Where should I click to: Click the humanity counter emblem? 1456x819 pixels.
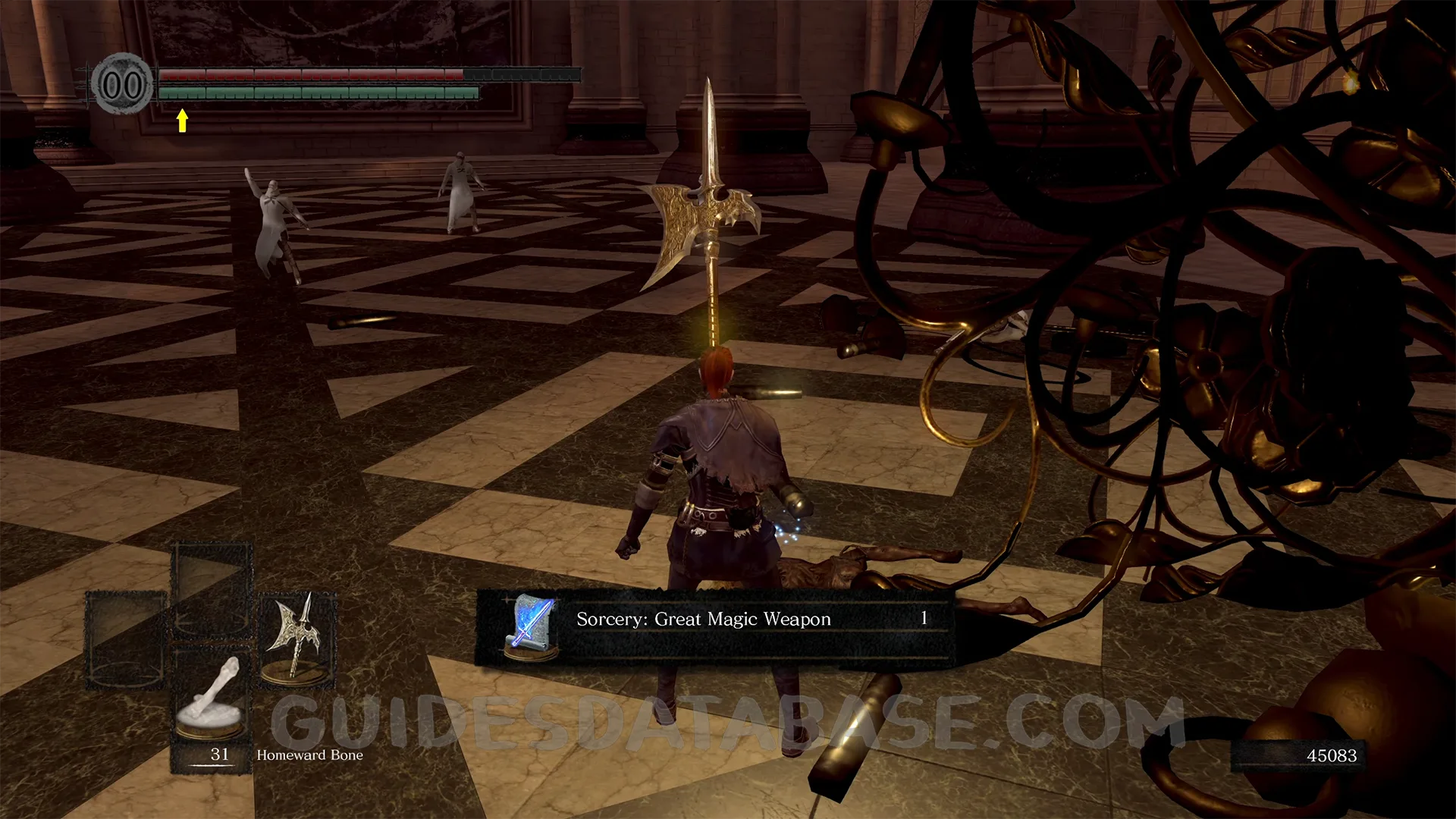click(121, 84)
